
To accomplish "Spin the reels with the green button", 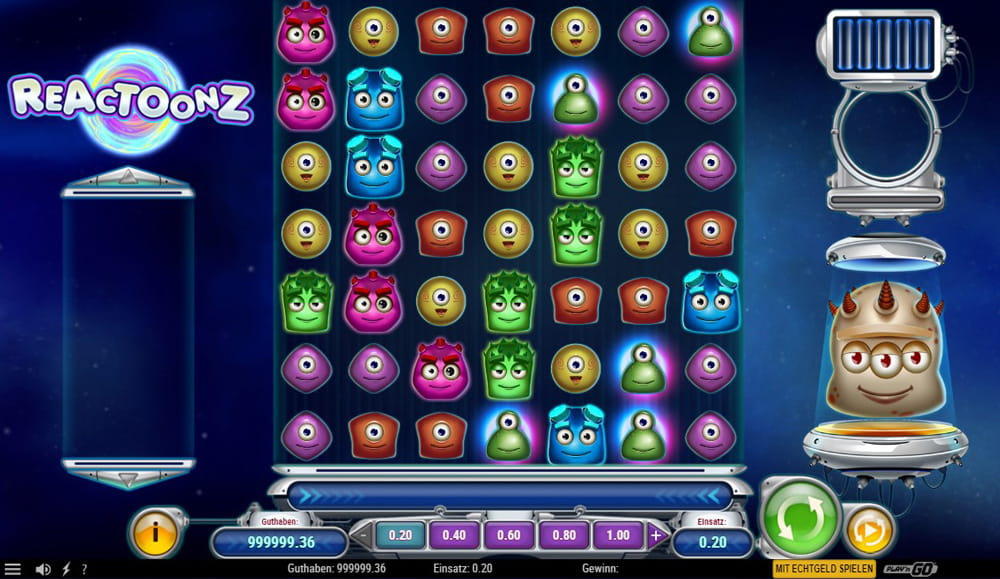I will (x=800, y=517).
